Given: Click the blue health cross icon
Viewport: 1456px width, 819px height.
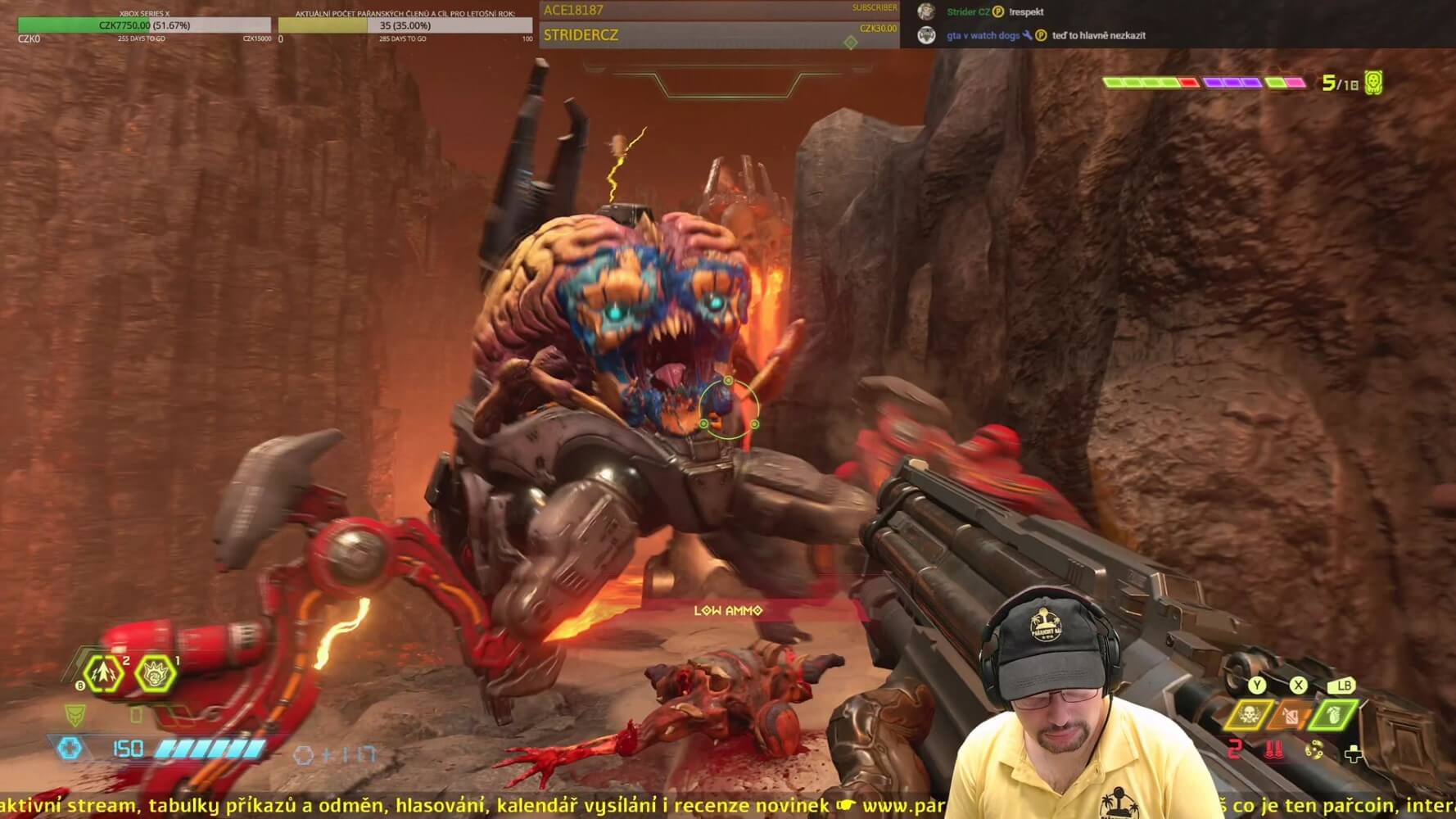Looking at the screenshot, I should pos(70,748).
